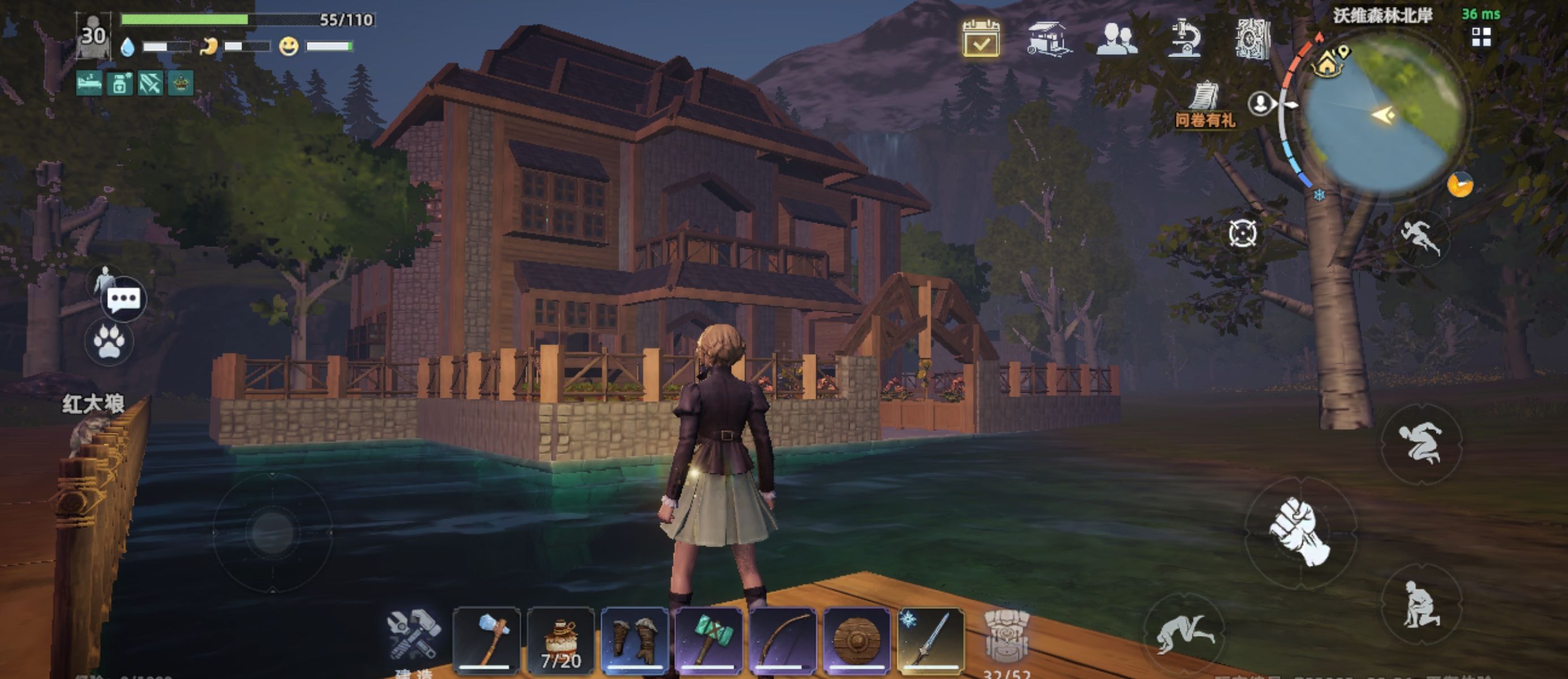Open the chat speech bubble
The height and width of the screenshot is (679, 1568).
click(123, 300)
